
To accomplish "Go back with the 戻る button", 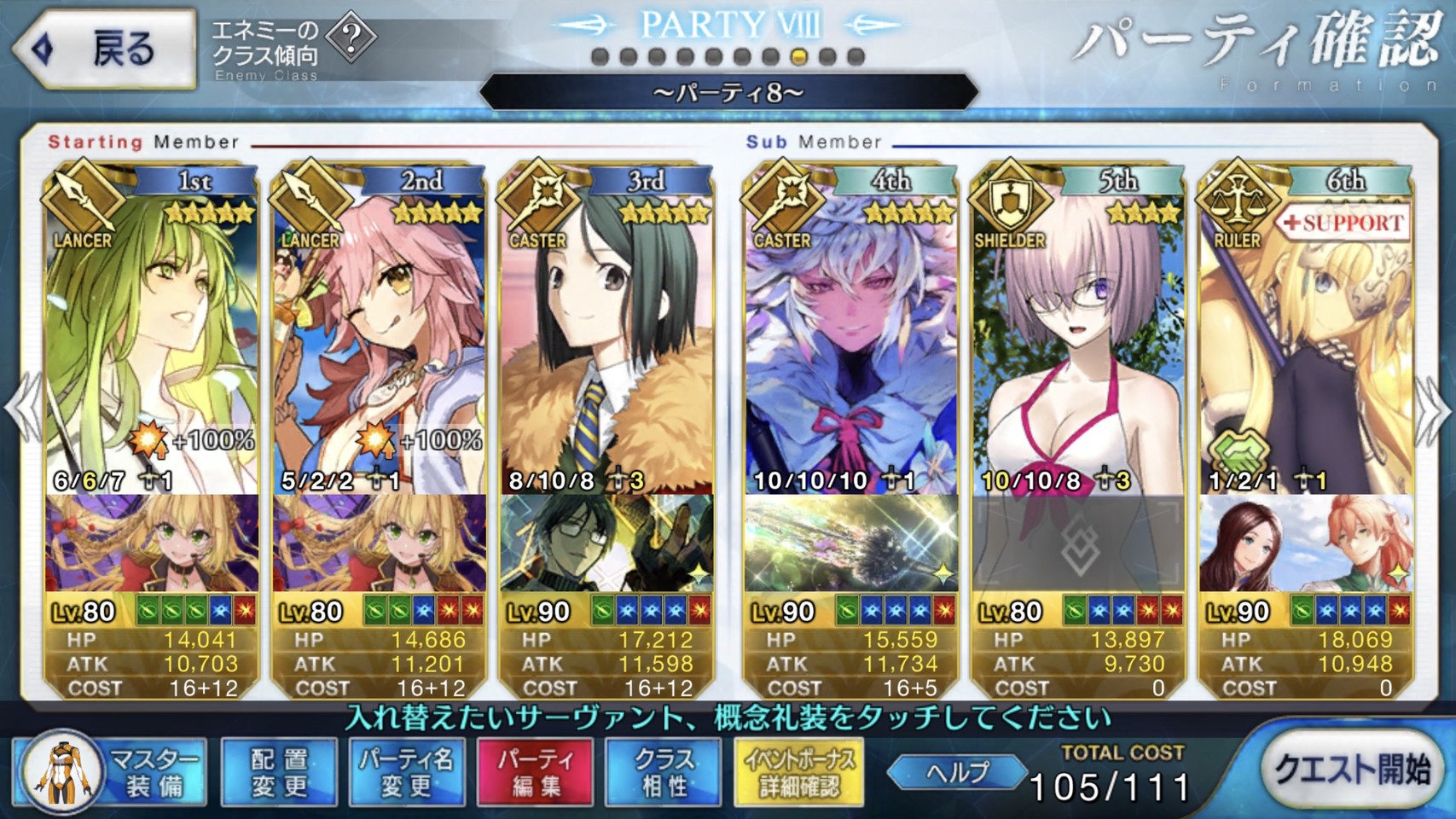I will click(104, 49).
